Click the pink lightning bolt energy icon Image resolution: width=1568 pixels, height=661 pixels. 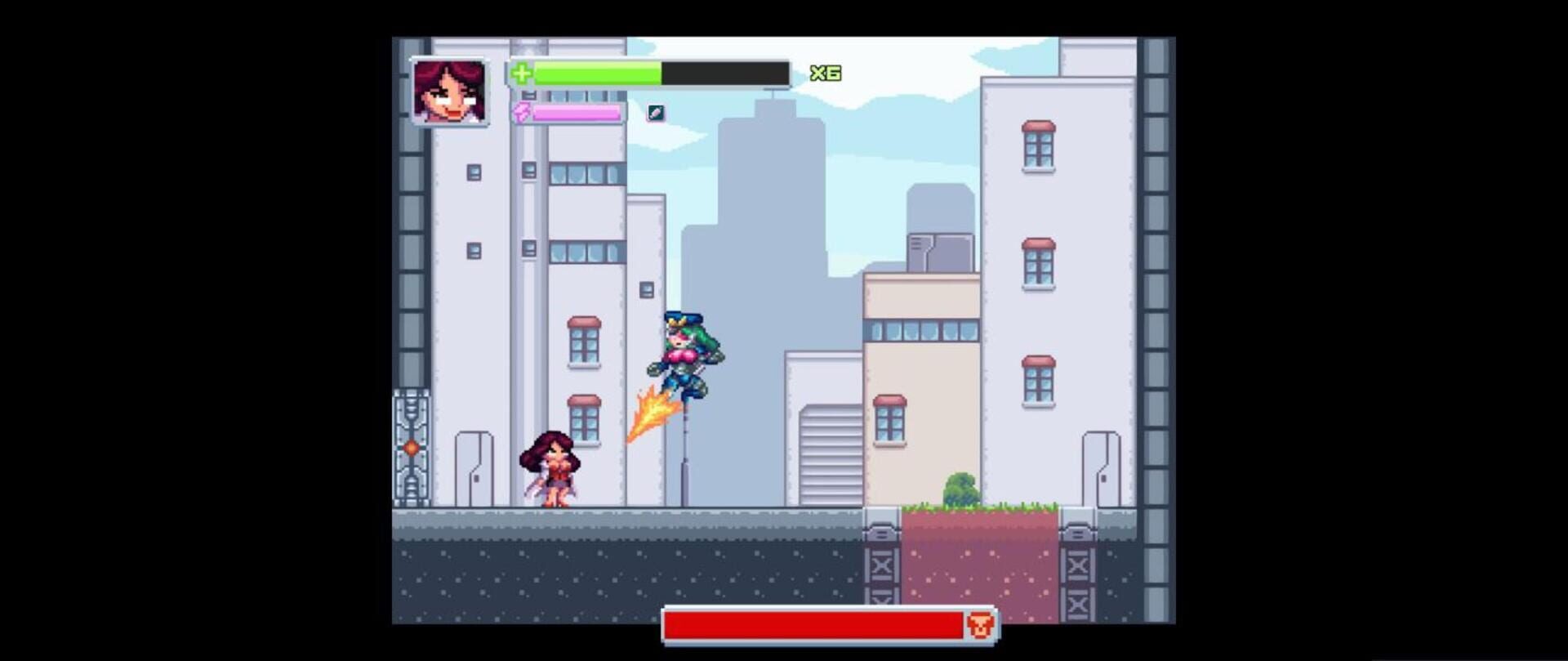(x=522, y=113)
